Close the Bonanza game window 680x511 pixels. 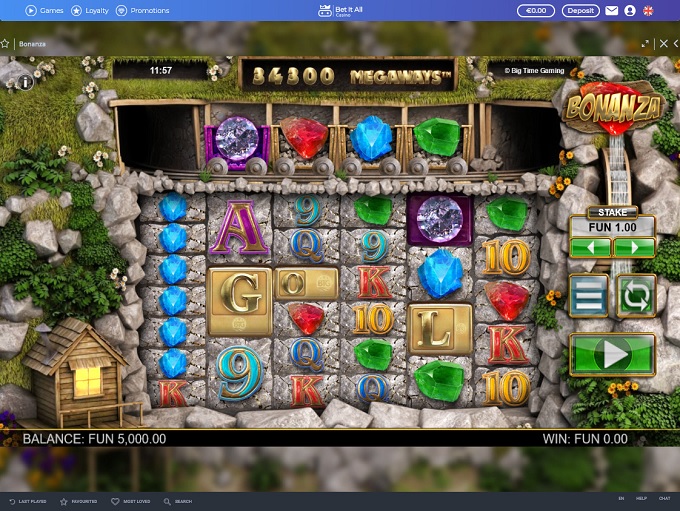(x=661, y=44)
